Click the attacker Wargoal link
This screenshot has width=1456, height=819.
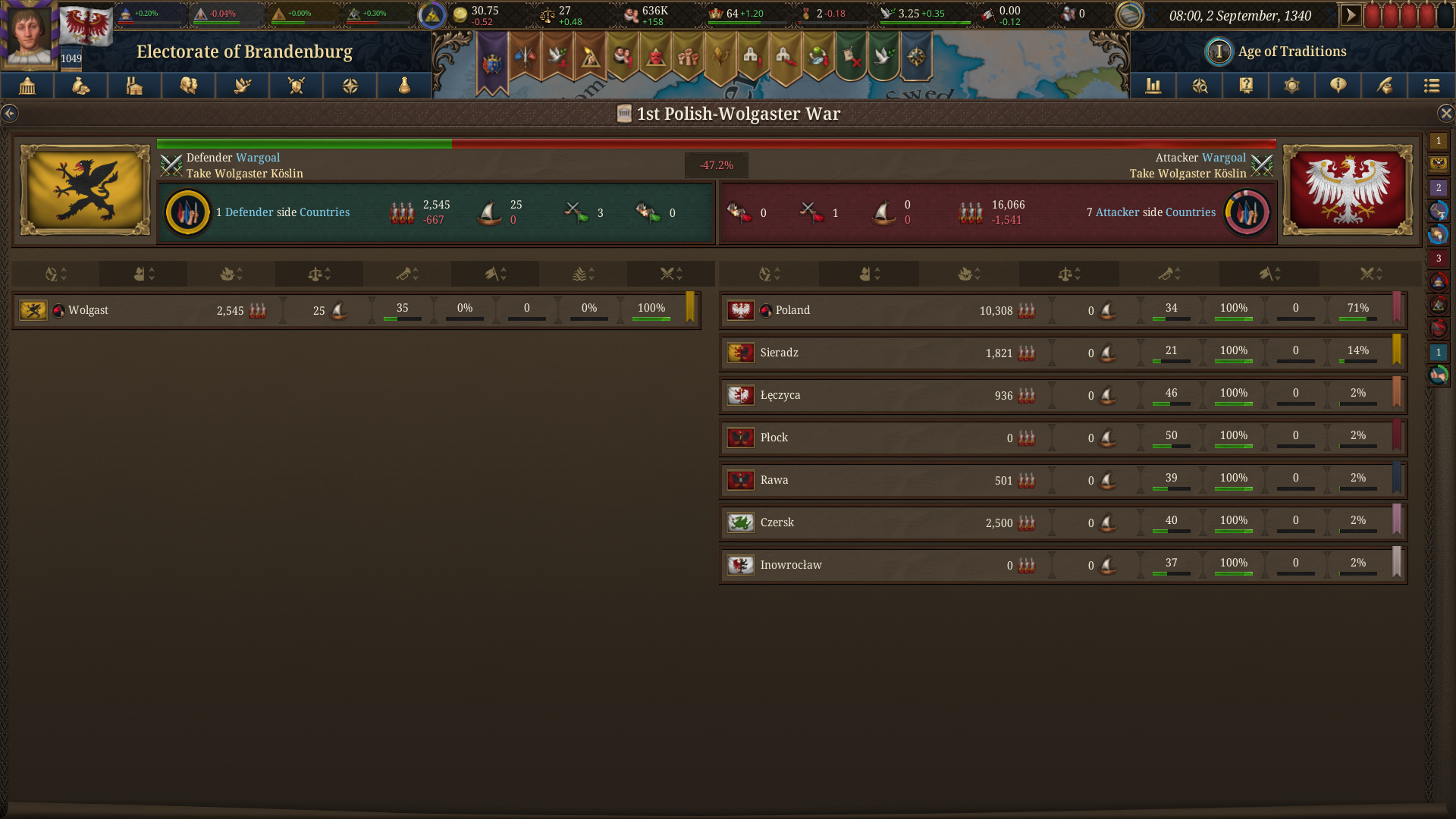click(x=1225, y=157)
